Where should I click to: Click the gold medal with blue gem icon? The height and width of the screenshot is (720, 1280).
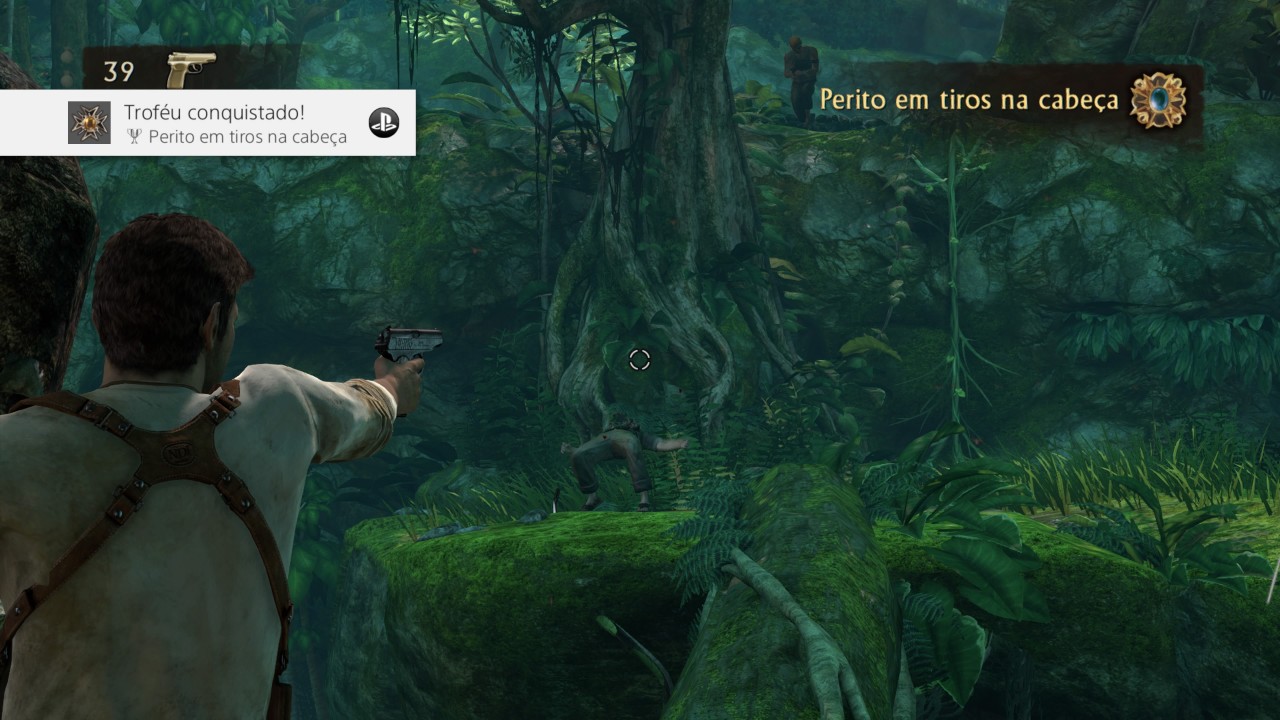[1158, 100]
